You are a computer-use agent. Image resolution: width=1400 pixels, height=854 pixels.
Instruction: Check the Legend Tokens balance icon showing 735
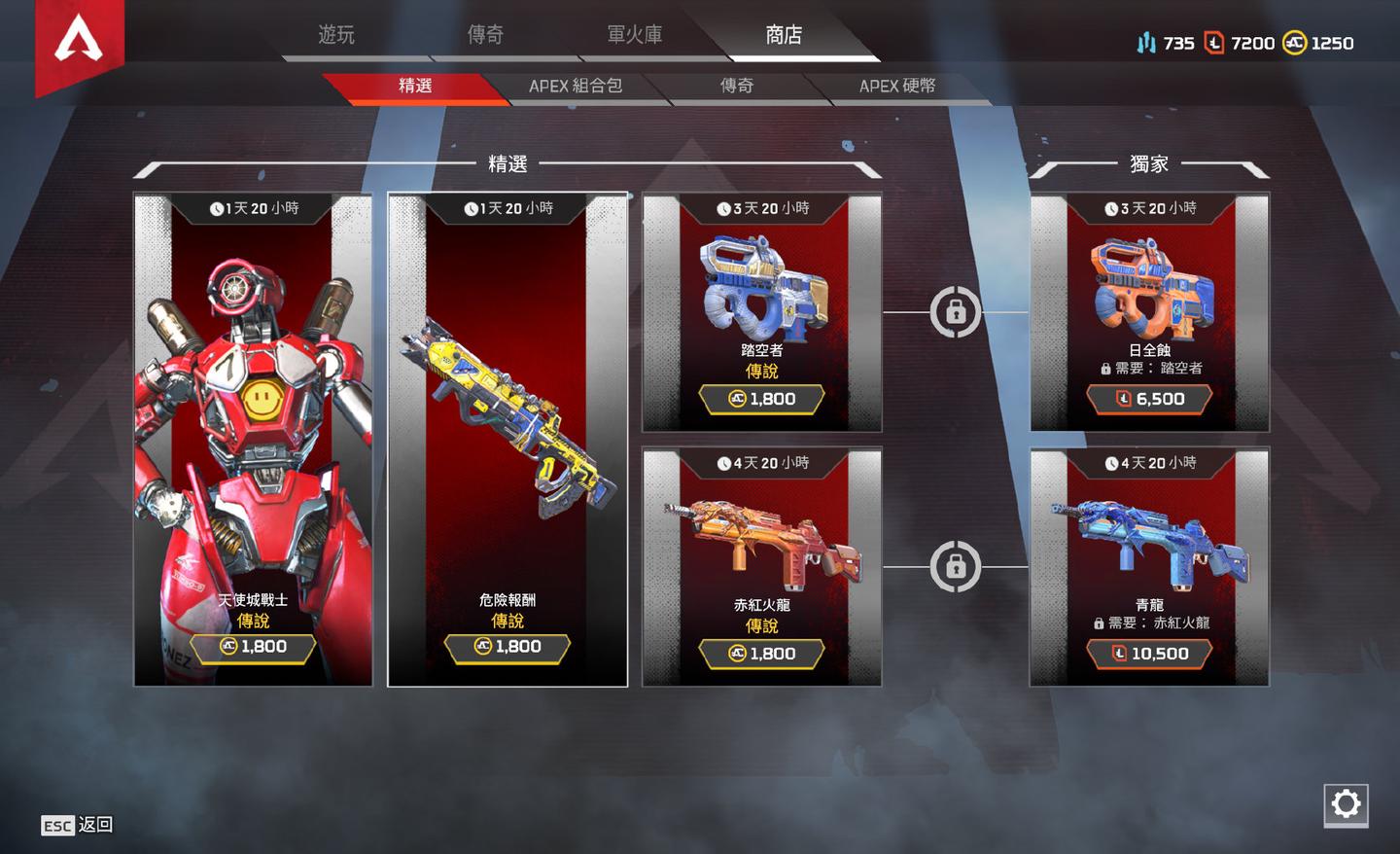(x=1147, y=43)
